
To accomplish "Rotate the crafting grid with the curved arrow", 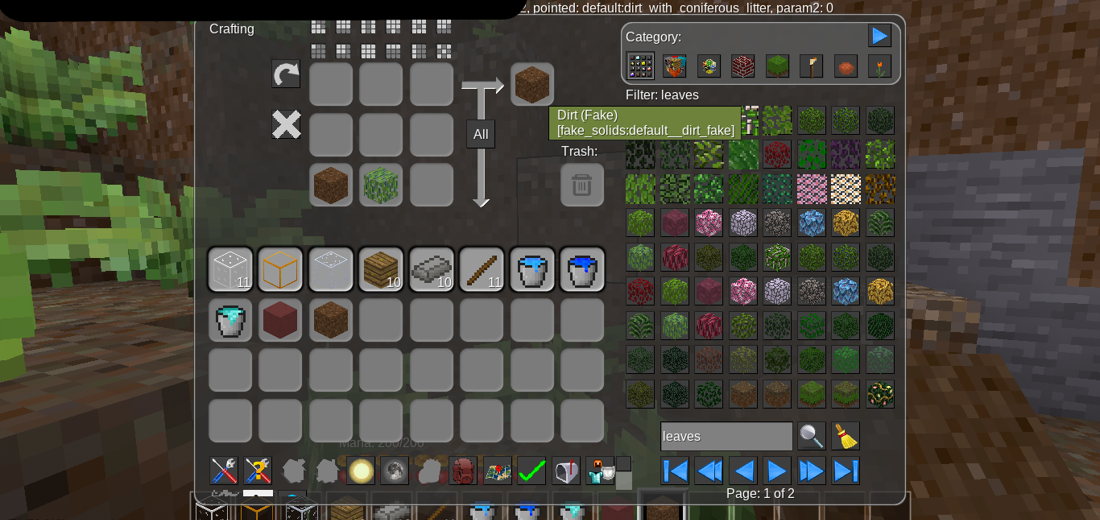I will (x=286, y=74).
